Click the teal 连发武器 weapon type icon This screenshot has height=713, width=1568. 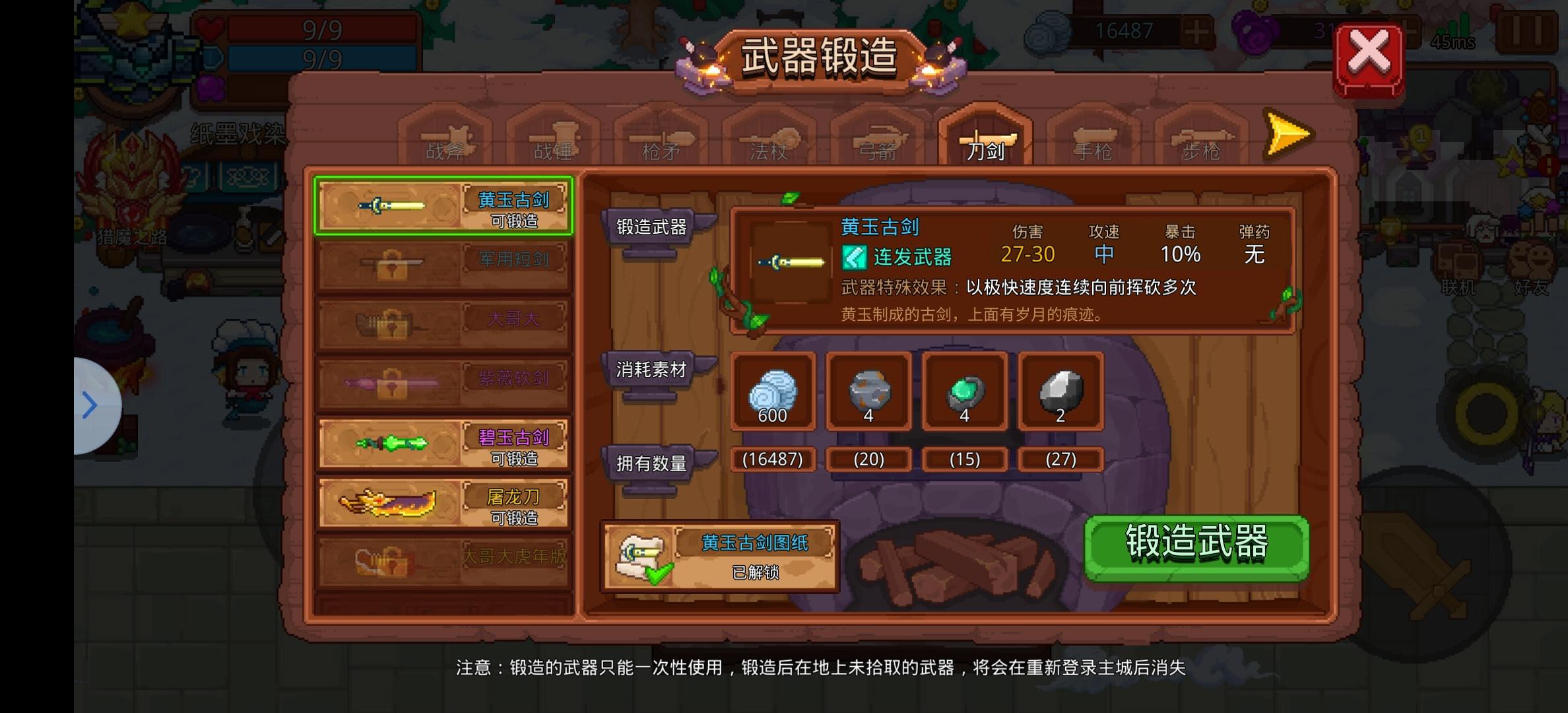[x=855, y=257]
